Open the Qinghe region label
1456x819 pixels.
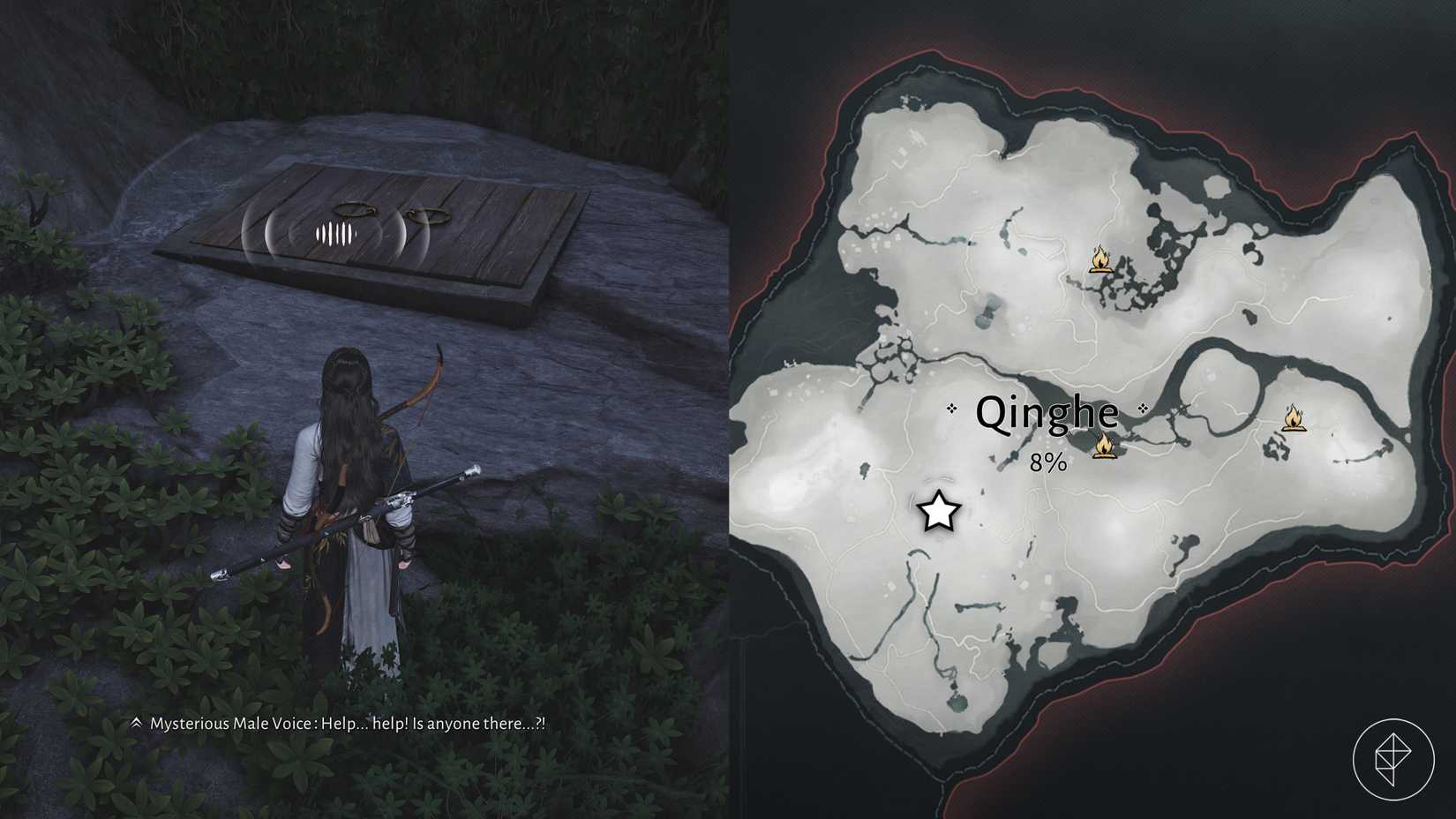pyautogui.click(x=1047, y=411)
